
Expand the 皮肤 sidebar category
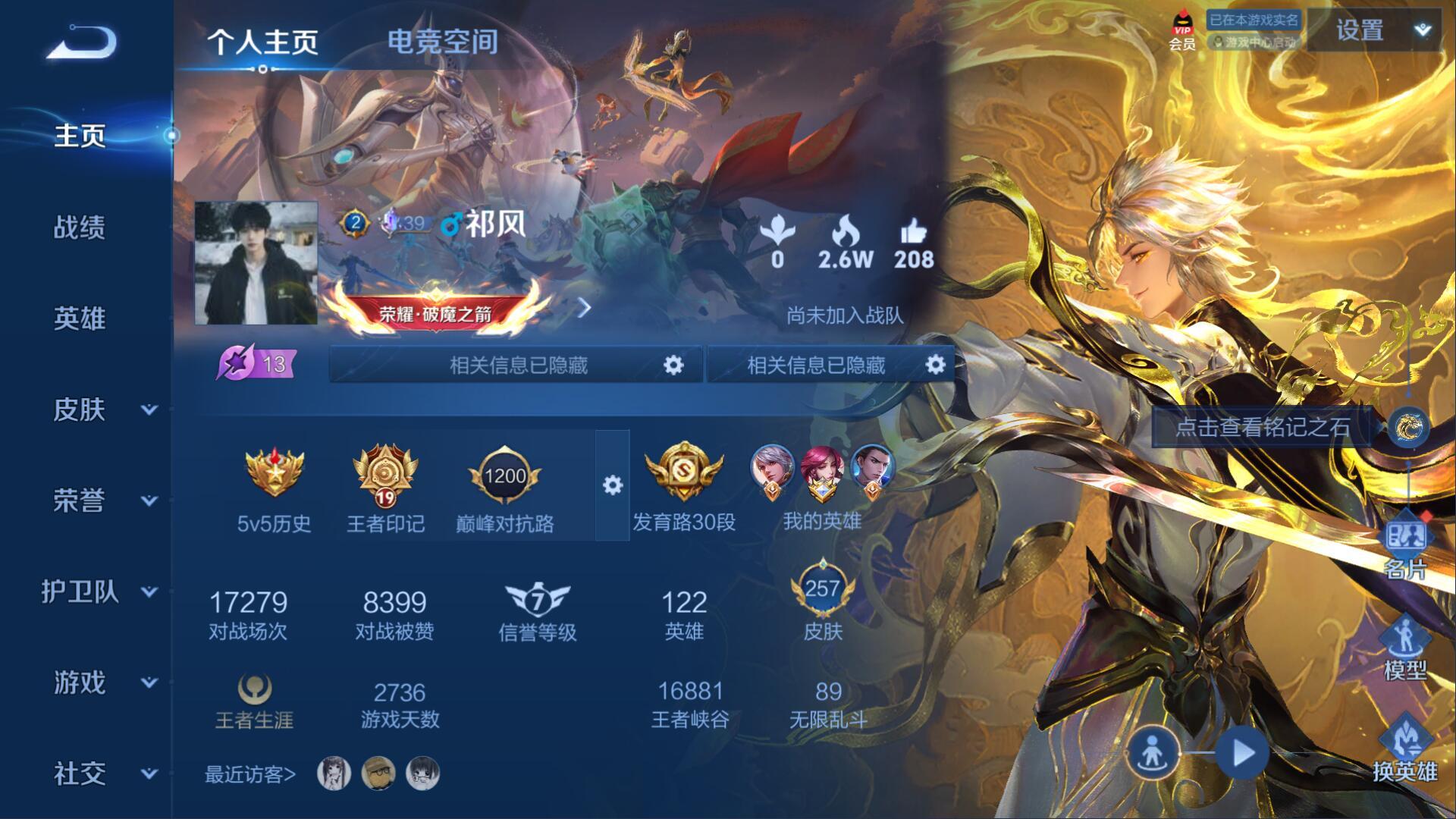click(x=102, y=409)
